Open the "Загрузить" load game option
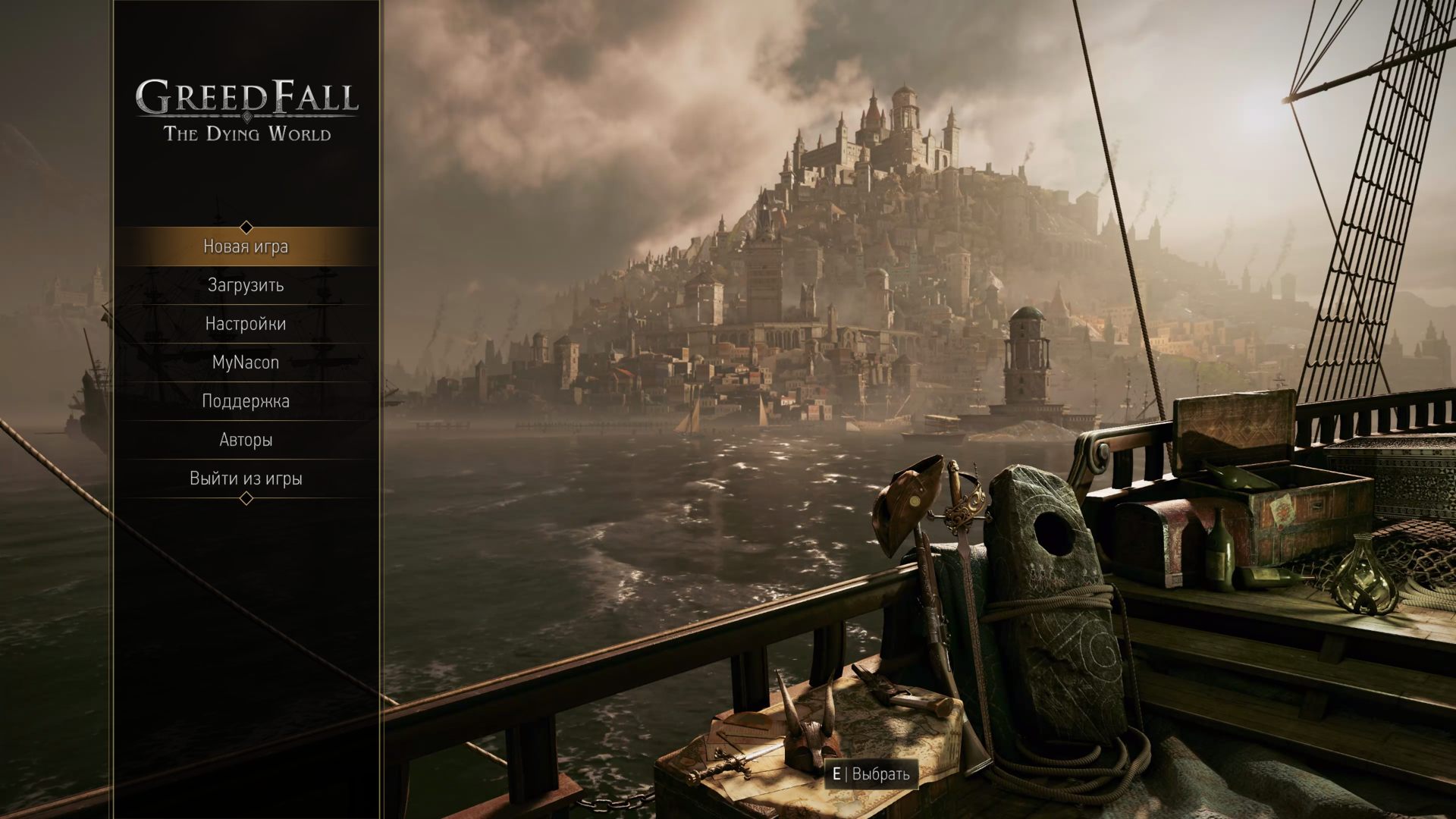Image resolution: width=1456 pixels, height=819 pixels. tap(245, 285)
